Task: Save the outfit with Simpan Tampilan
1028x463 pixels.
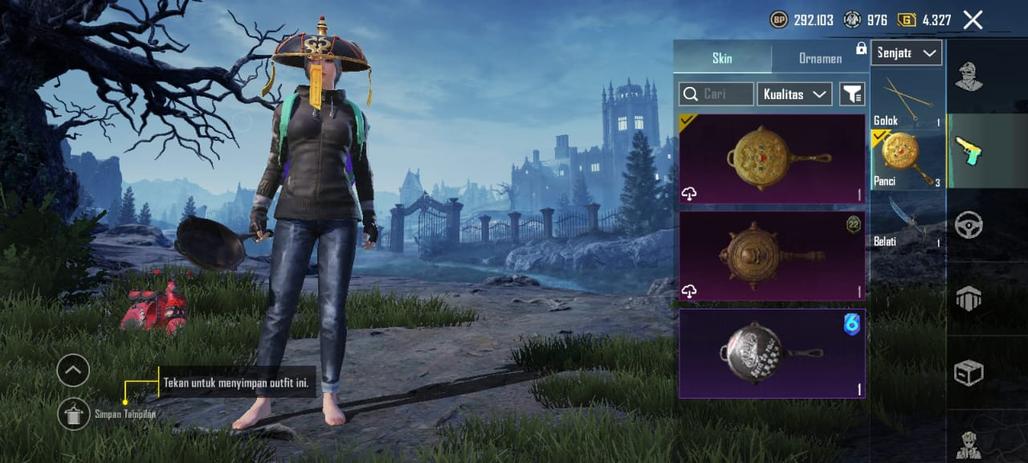Action: pyautogui.click(x=73, y=413)
